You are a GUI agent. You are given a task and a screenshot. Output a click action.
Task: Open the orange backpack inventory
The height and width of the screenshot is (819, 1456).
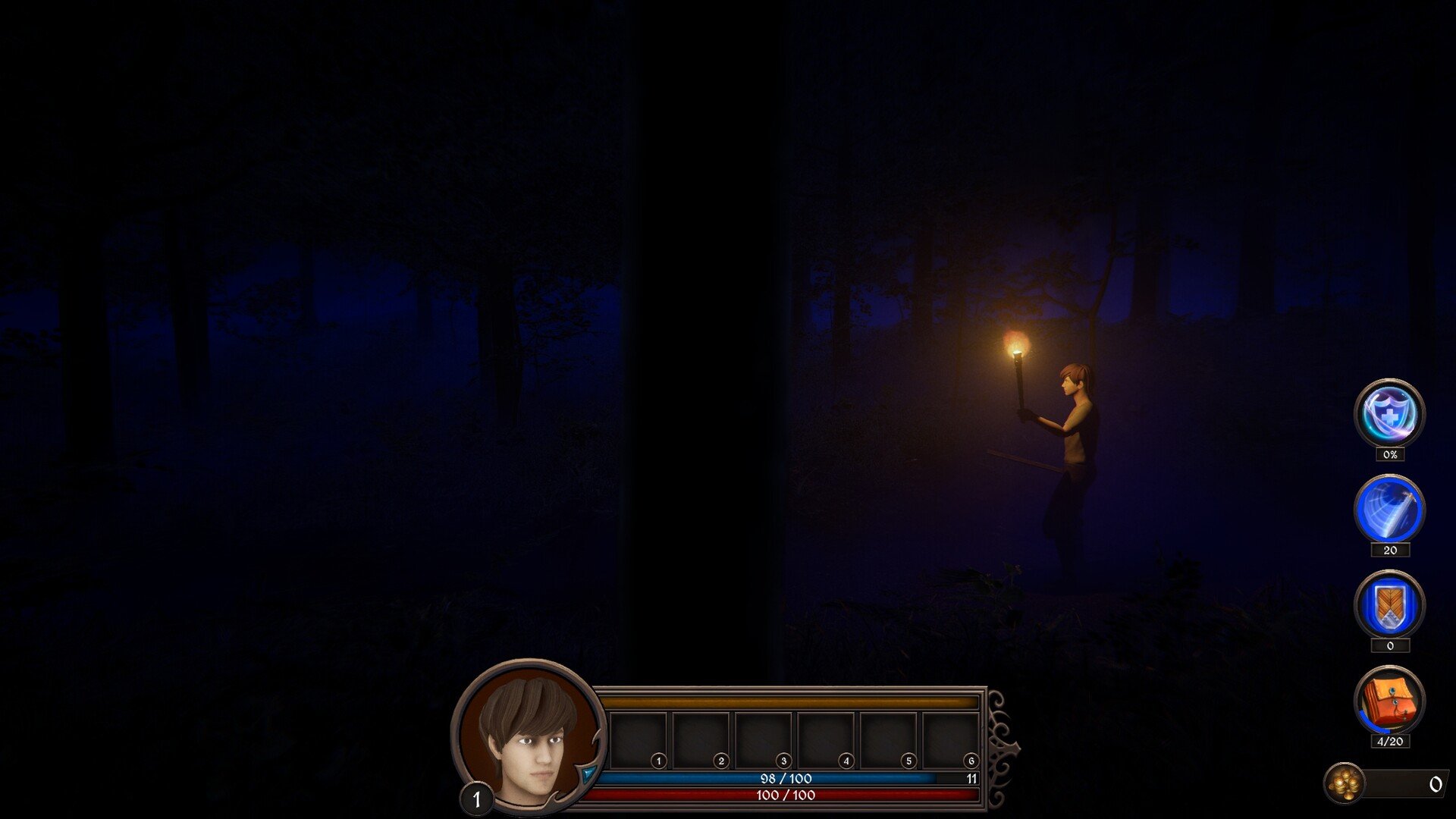[1389, 701]
